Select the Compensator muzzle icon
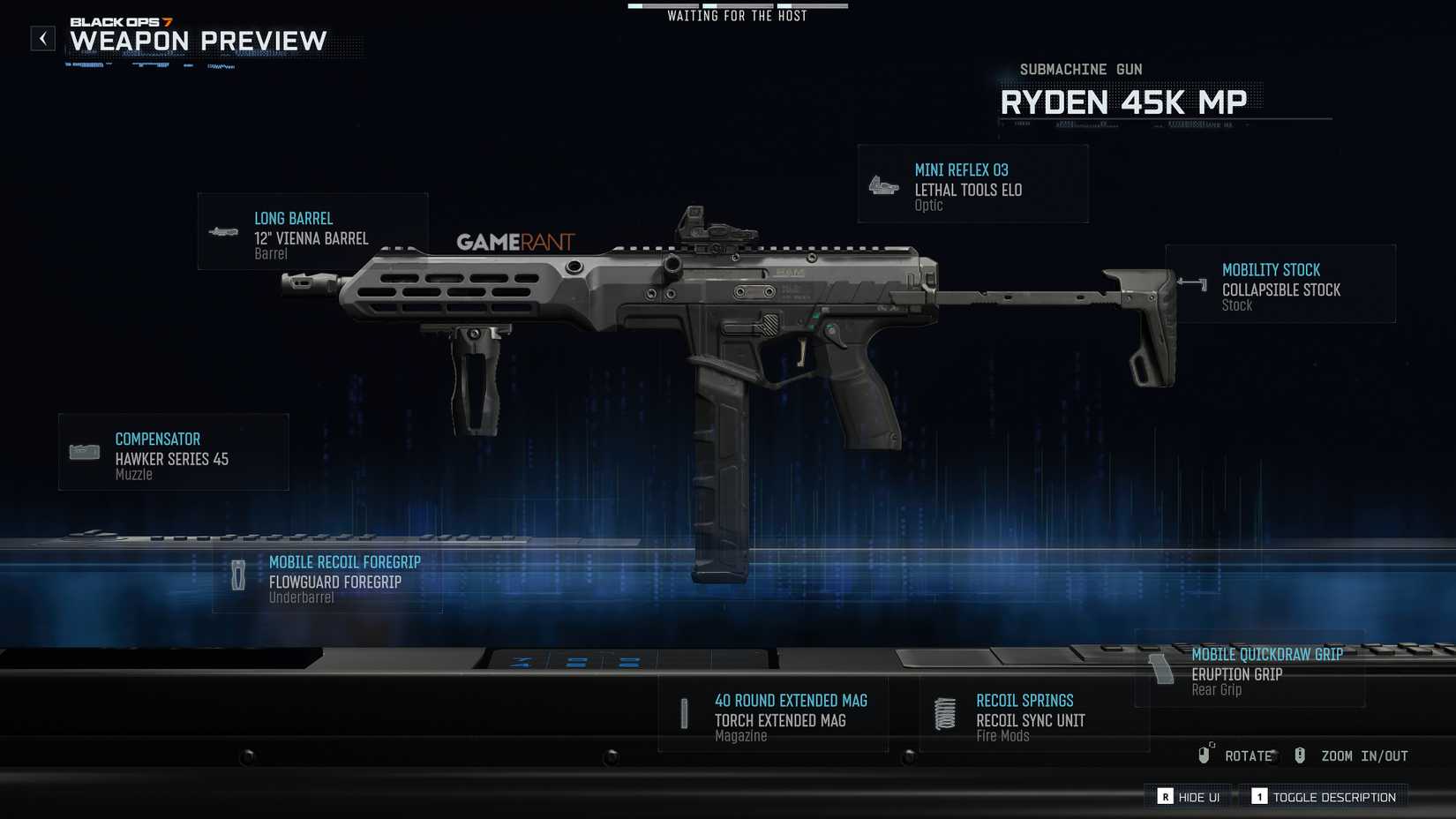1456x819 pixels. [84, 451]
